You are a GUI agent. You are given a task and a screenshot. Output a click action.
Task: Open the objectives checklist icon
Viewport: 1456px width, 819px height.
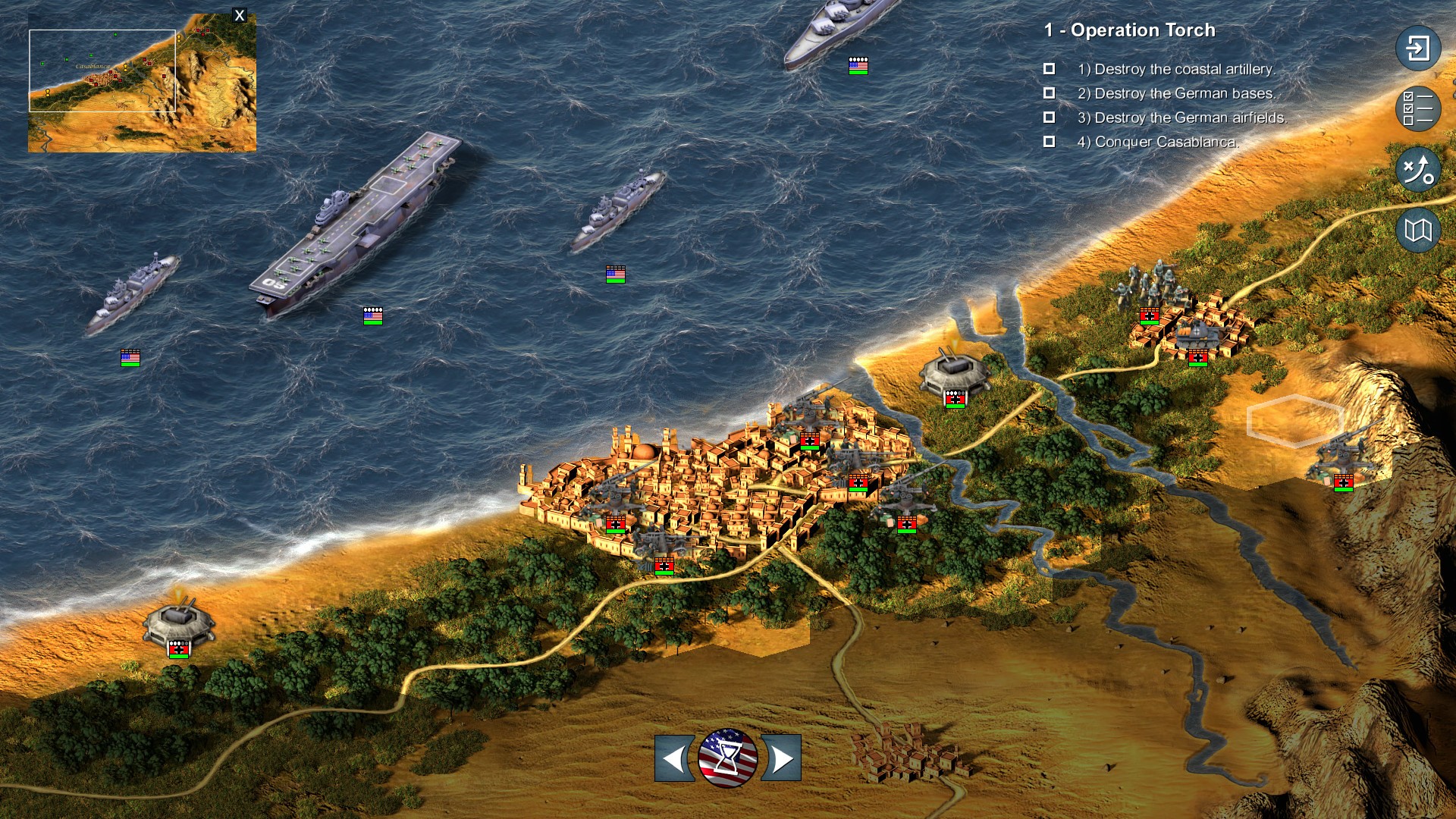pyautogui.click(x=1417, y=108)
